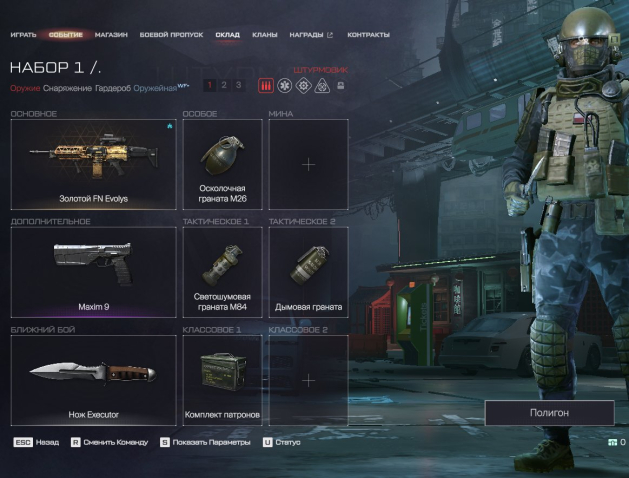
Task: Select the Снаряжение sub-tab
Action: point(67,87)
